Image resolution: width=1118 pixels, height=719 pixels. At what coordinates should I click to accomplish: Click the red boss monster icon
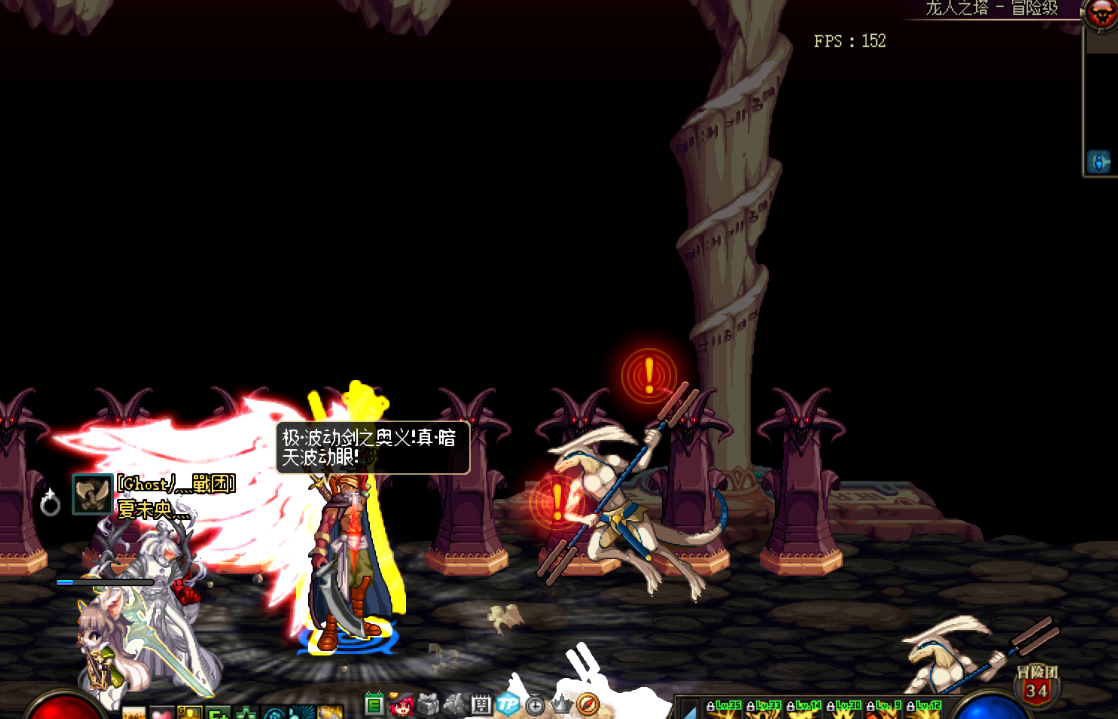1101,12
